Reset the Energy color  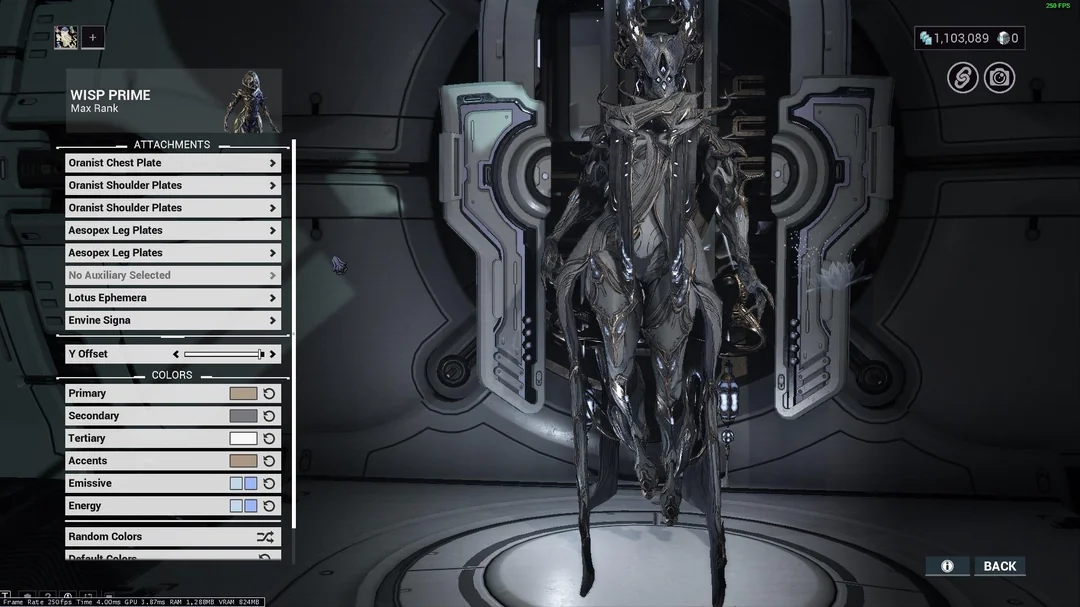[x=269, y=506]
